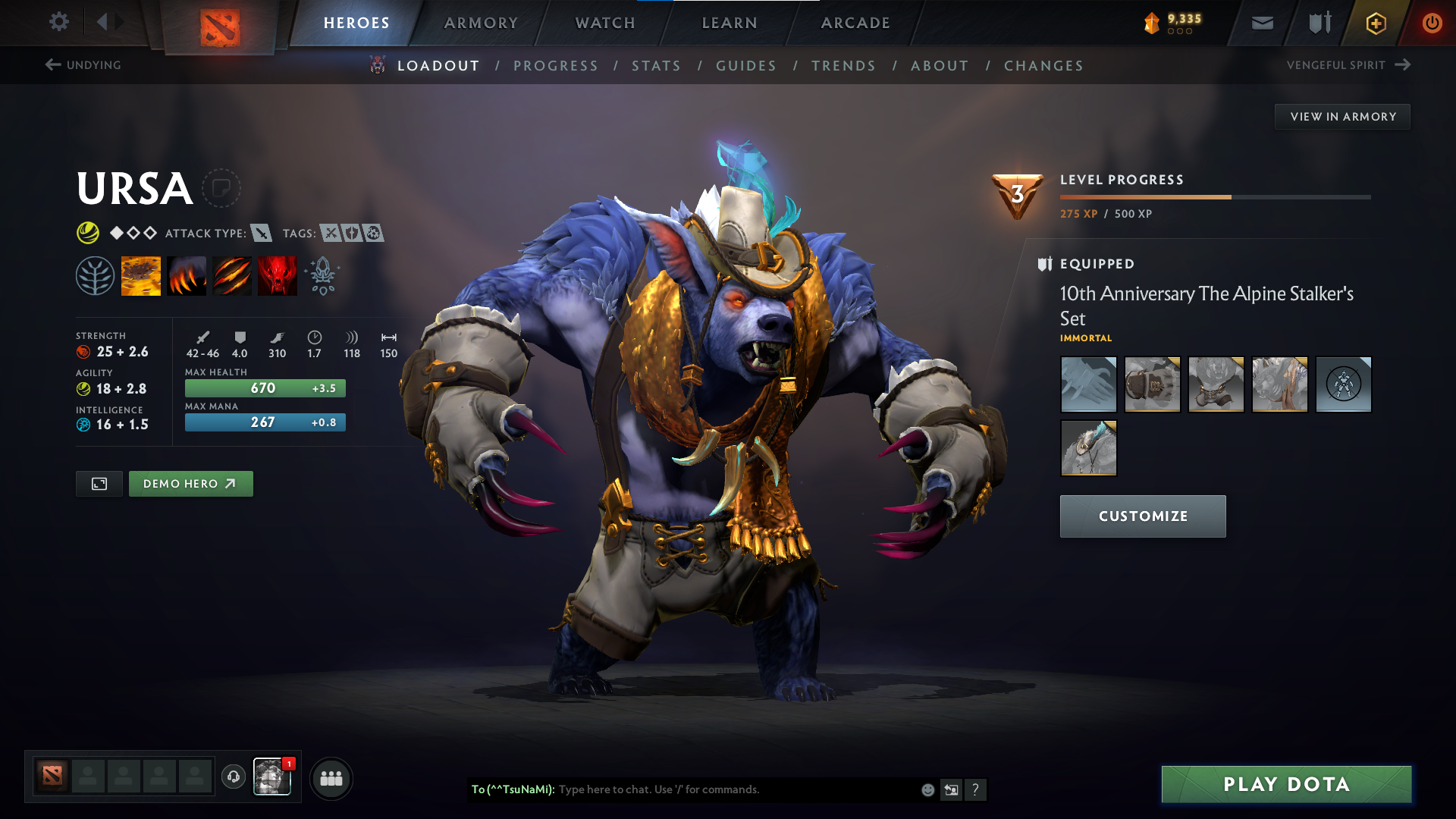Click the Carry tag icon
This screenshot has width=1456, height=819.
click(331, 234)
